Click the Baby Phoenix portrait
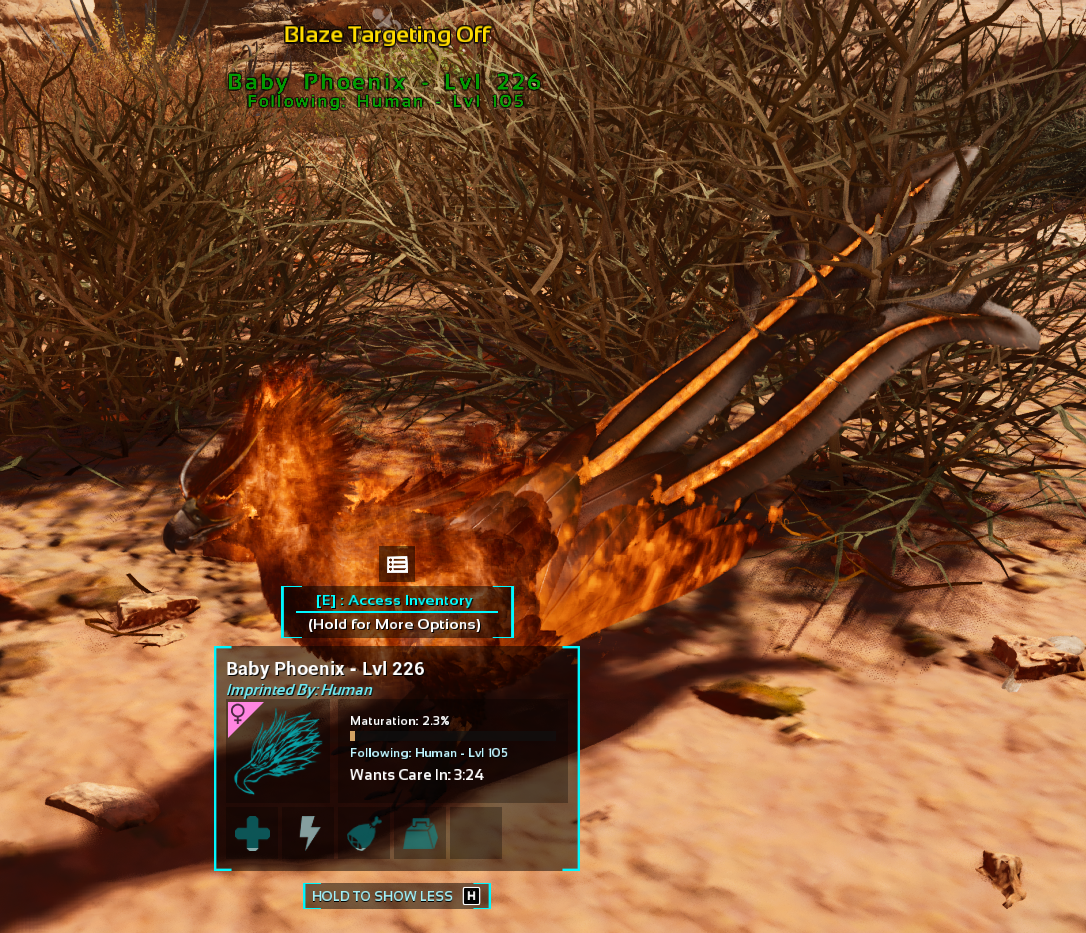The width and height of the screenshot is (1086, 933). point(279,754)
